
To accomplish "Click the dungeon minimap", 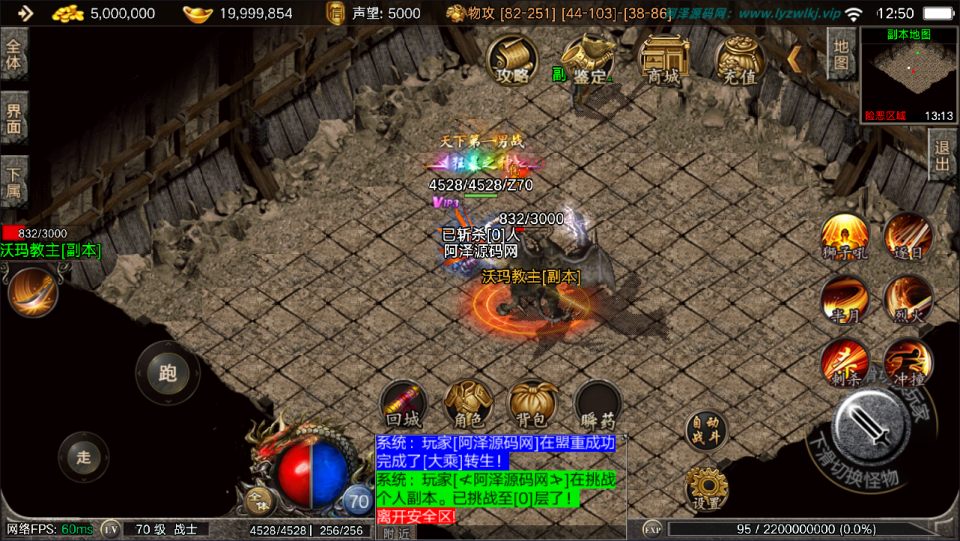I will point(908,75).
